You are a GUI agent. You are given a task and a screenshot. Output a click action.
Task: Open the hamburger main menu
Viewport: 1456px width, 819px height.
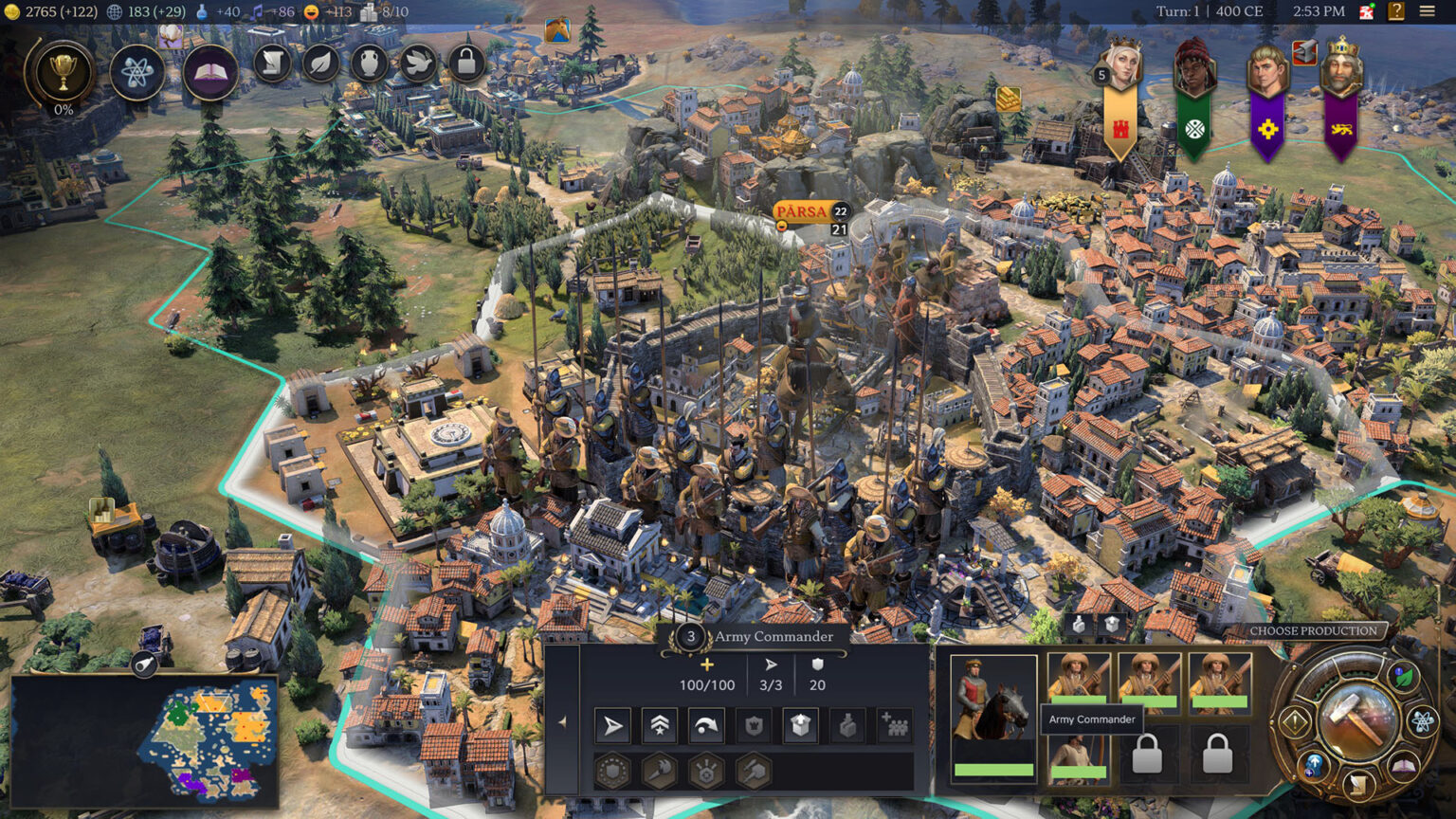pyautogui.click(x=1427, y=11)
